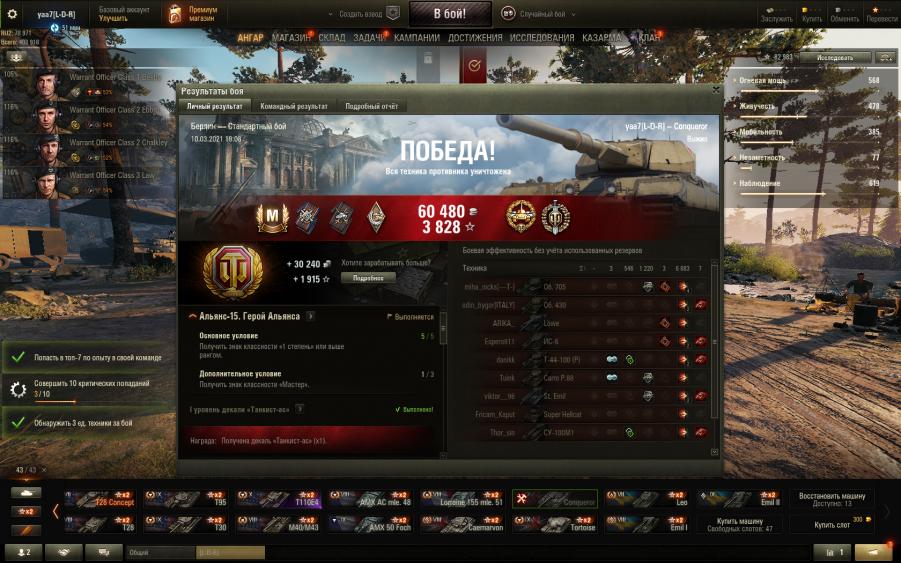Open the «Подробный отчёт» tab
Image resolution: width=901 pixels, height=563 pixels.
tap(372, 106)
